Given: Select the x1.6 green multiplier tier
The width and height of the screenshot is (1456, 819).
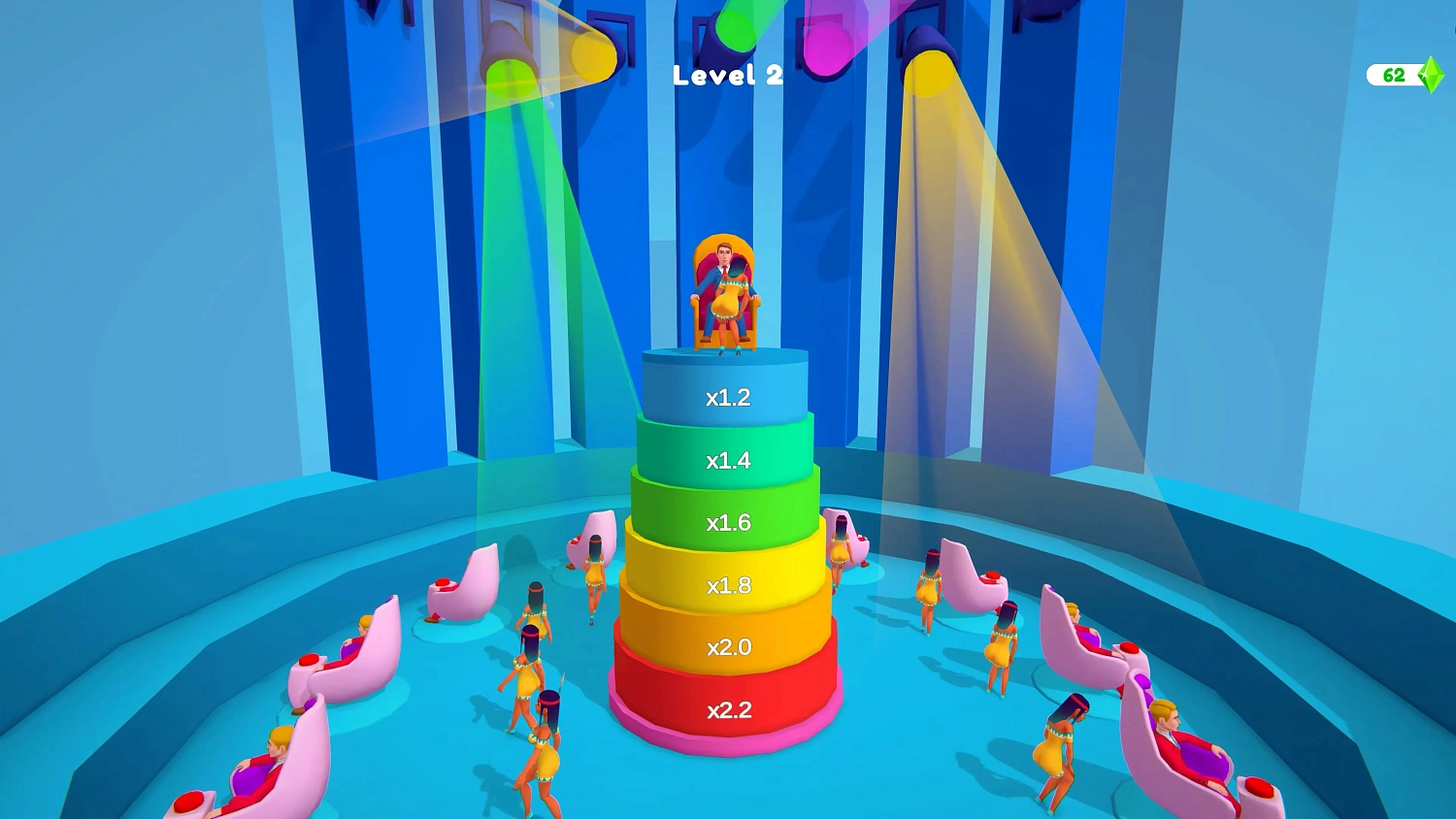Looking at the screenshot, I should (726, 522).
